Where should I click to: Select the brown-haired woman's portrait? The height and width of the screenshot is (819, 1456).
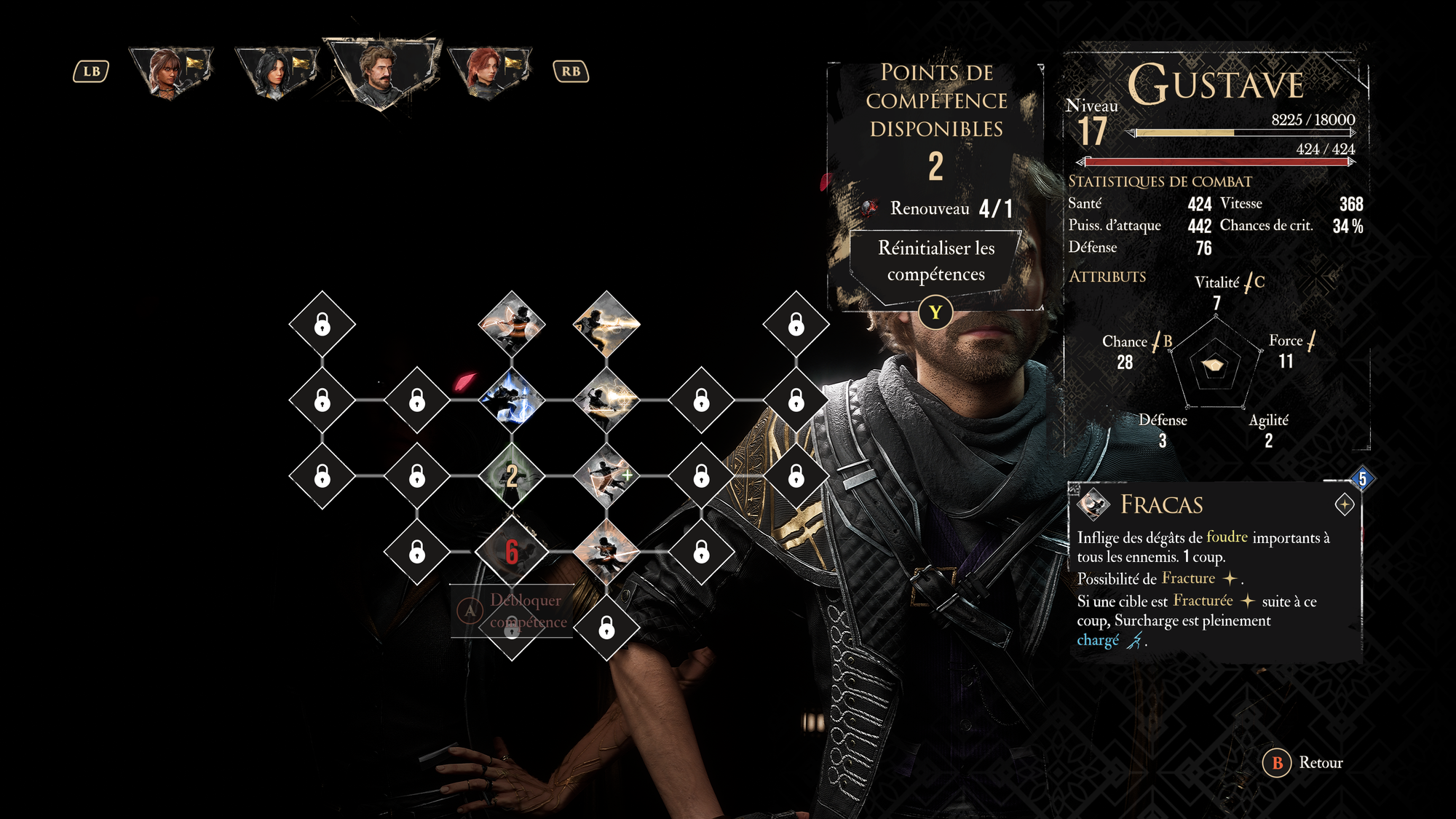(170, 71)
